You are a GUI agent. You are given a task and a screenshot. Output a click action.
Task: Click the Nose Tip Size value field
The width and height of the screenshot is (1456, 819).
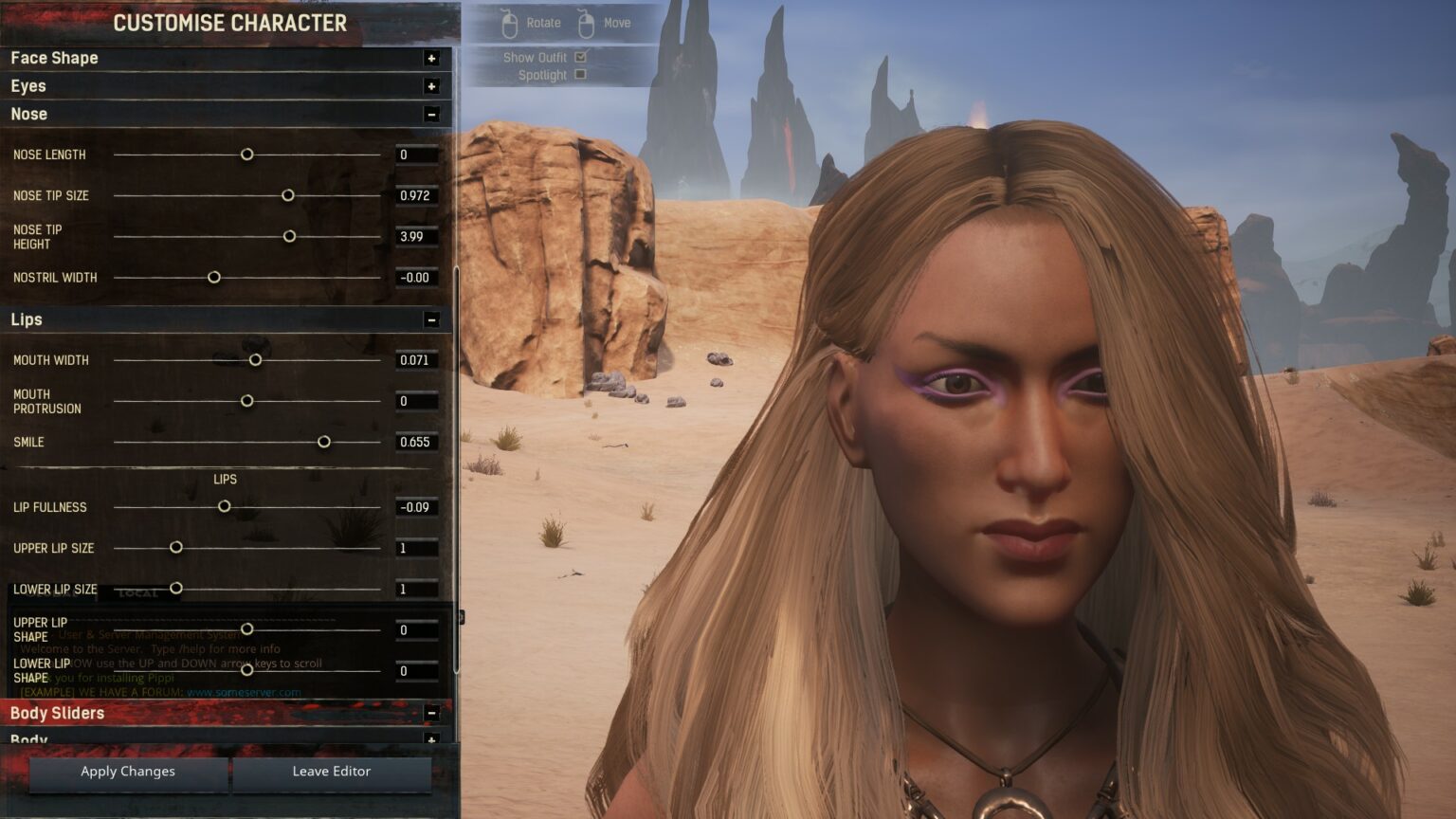pos(415,195)
